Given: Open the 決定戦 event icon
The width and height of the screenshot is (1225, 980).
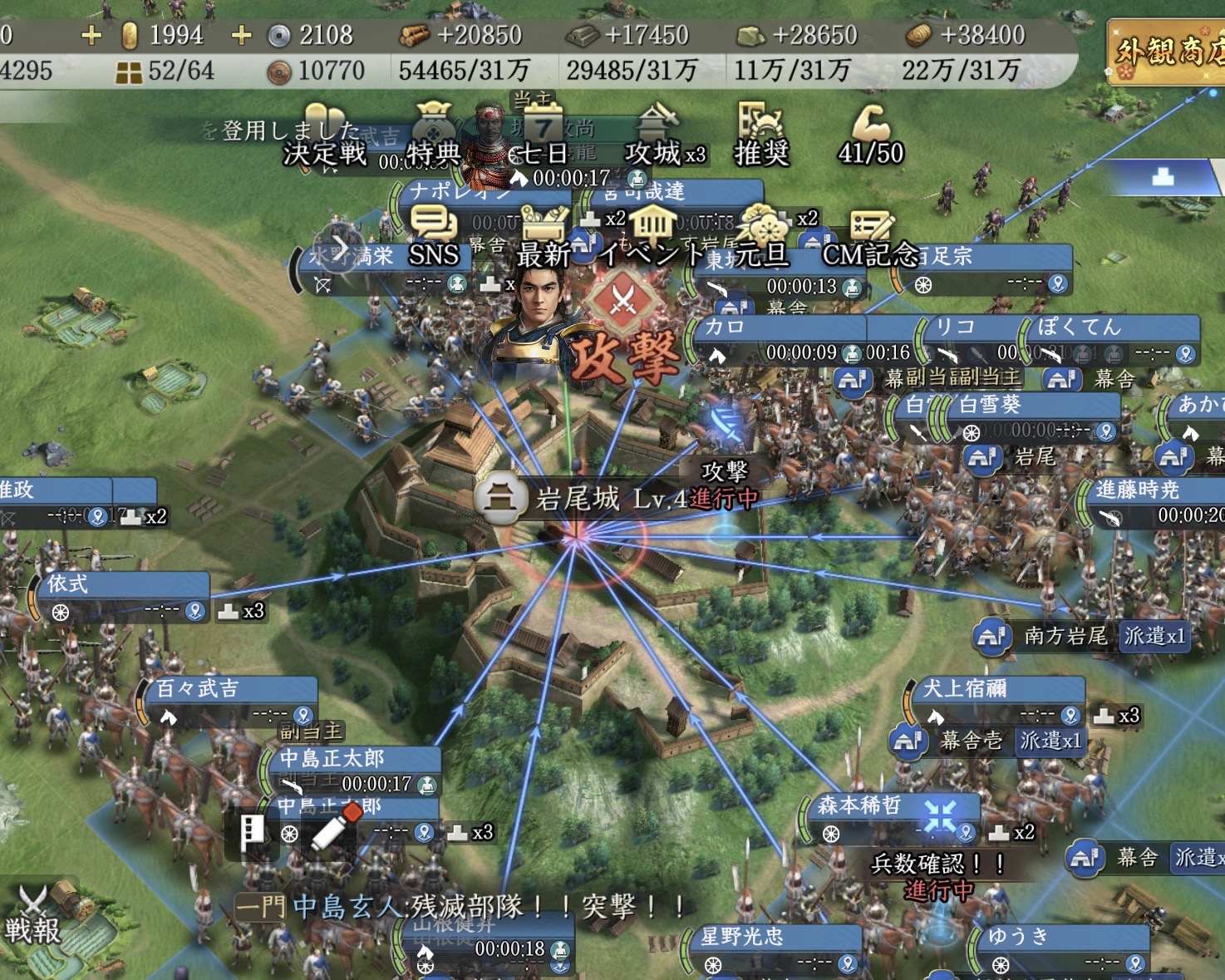Looking at the screenshot, I should coord(324,137).
